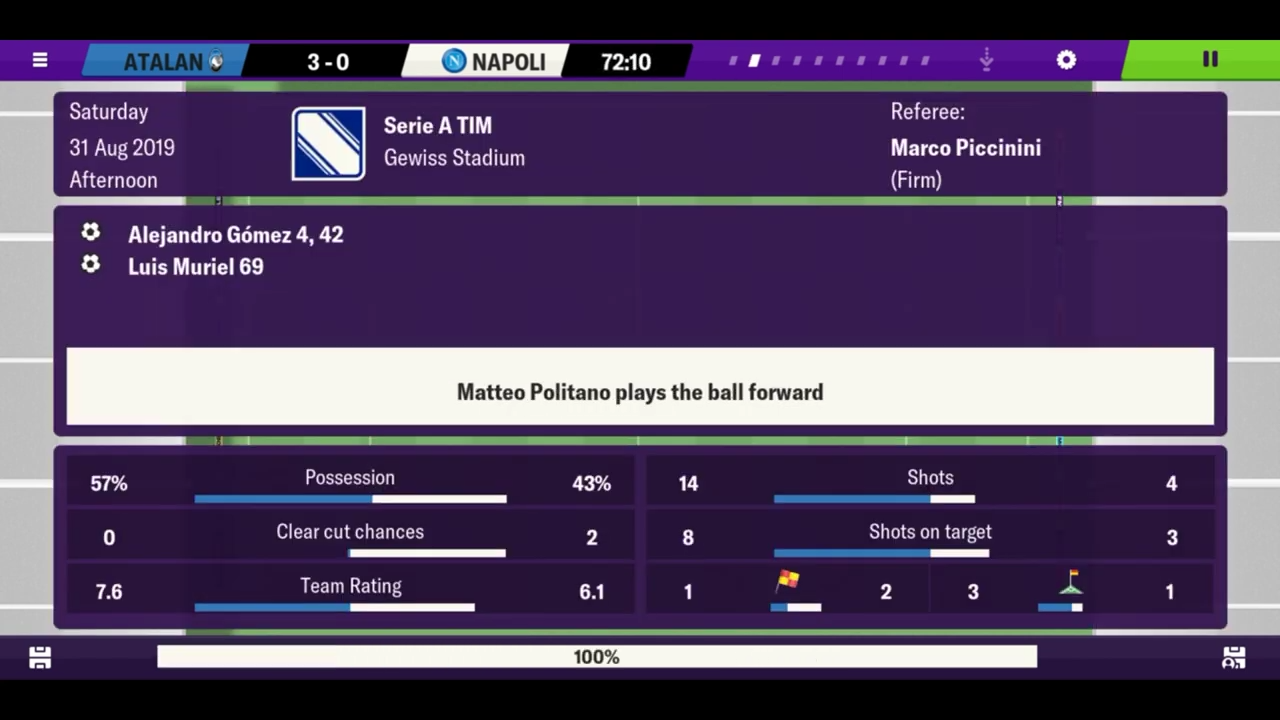
Task: Click the goal icon beside Luis Muriel
Action: click(90, 265)
